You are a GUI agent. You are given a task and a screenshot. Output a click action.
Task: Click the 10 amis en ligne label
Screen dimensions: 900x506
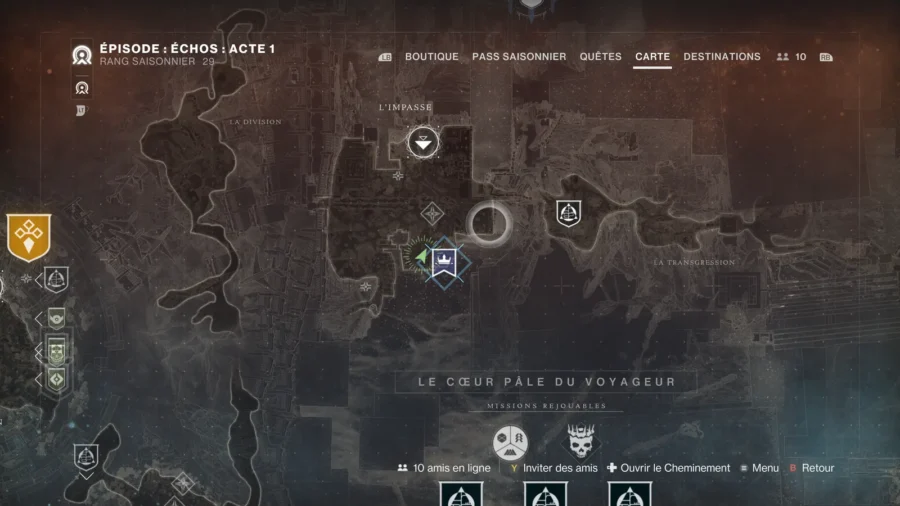tap(446, 468)
